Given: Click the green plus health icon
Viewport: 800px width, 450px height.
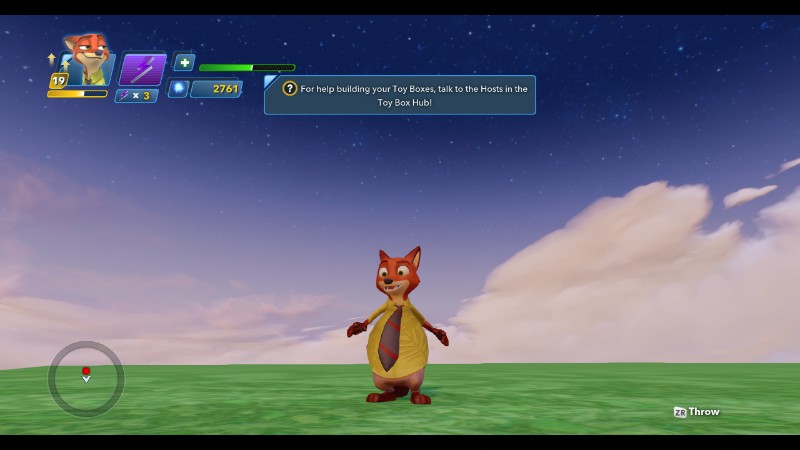Looking at the screenshot, I should coord(184,62).
